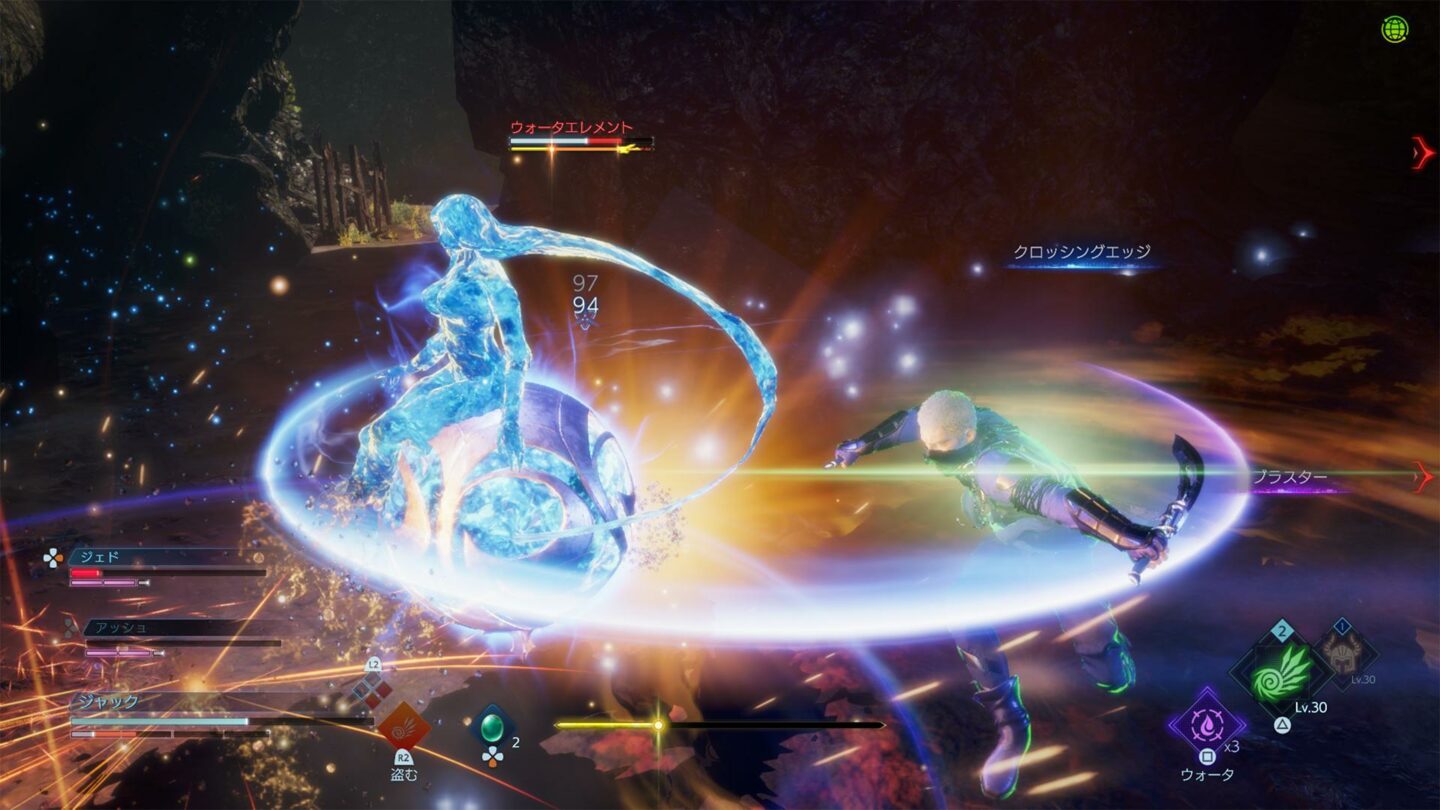The image size is (1440, 810).
Task: Click the Triangle button prompt under the job icon
Action: tap(1282, 724)
